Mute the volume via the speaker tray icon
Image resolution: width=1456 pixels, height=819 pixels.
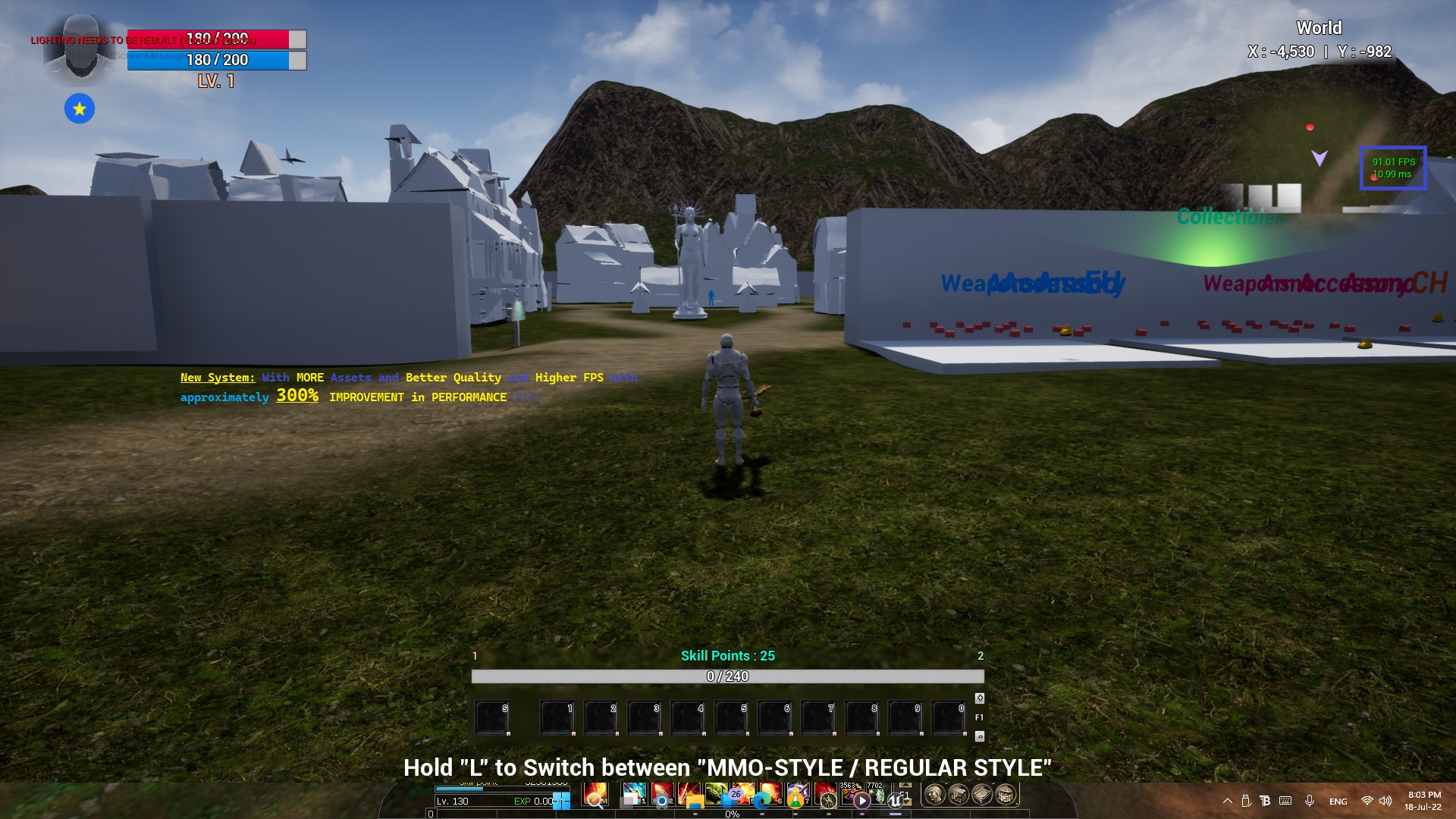coord(1387,801)
